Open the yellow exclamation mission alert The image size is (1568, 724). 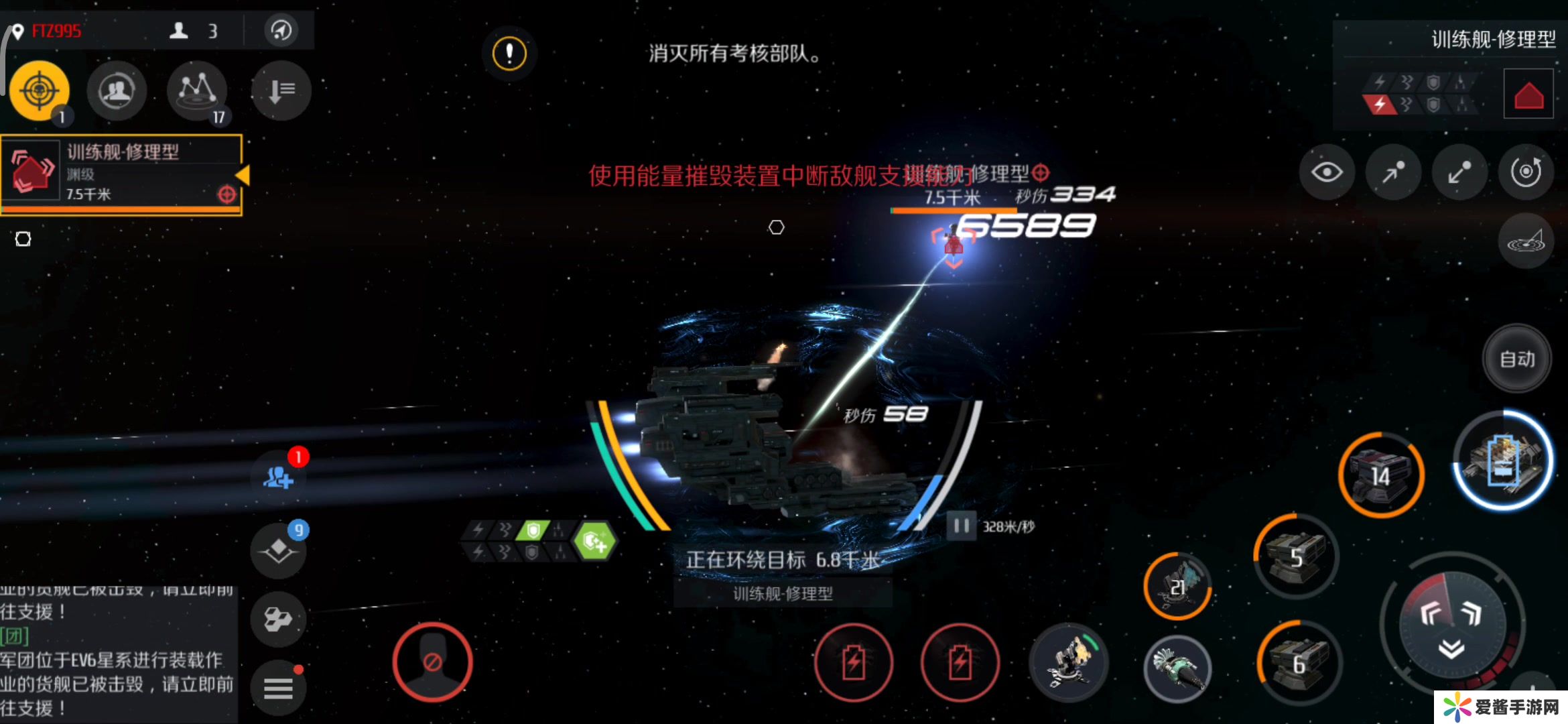click(x=509, y=53)
